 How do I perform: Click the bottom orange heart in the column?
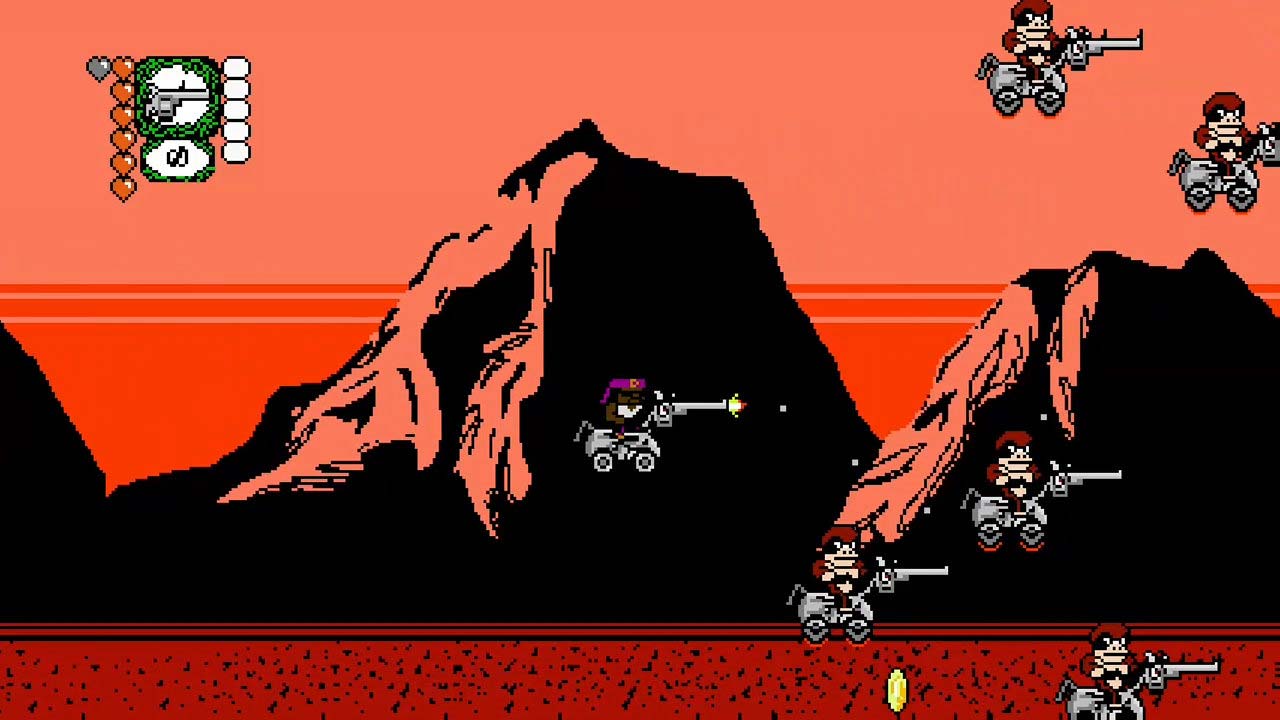tap(122, 186)
